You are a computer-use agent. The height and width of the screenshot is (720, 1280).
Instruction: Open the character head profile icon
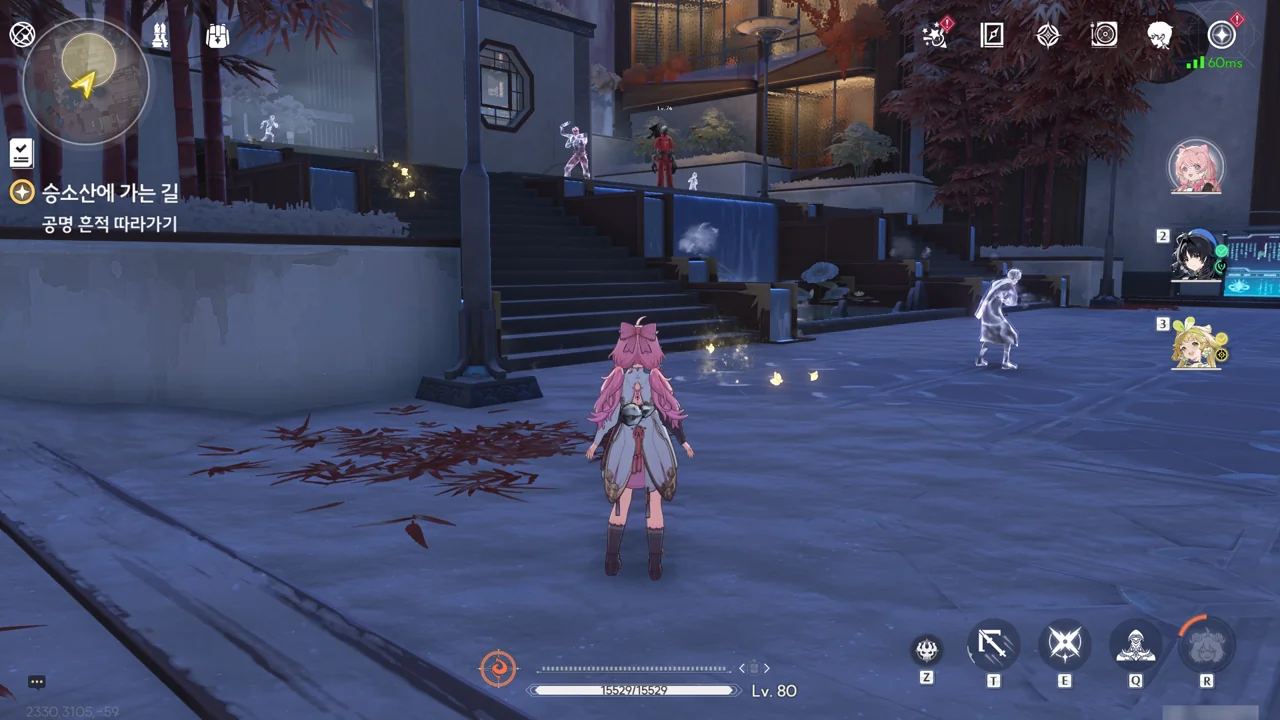[1160, 36]
